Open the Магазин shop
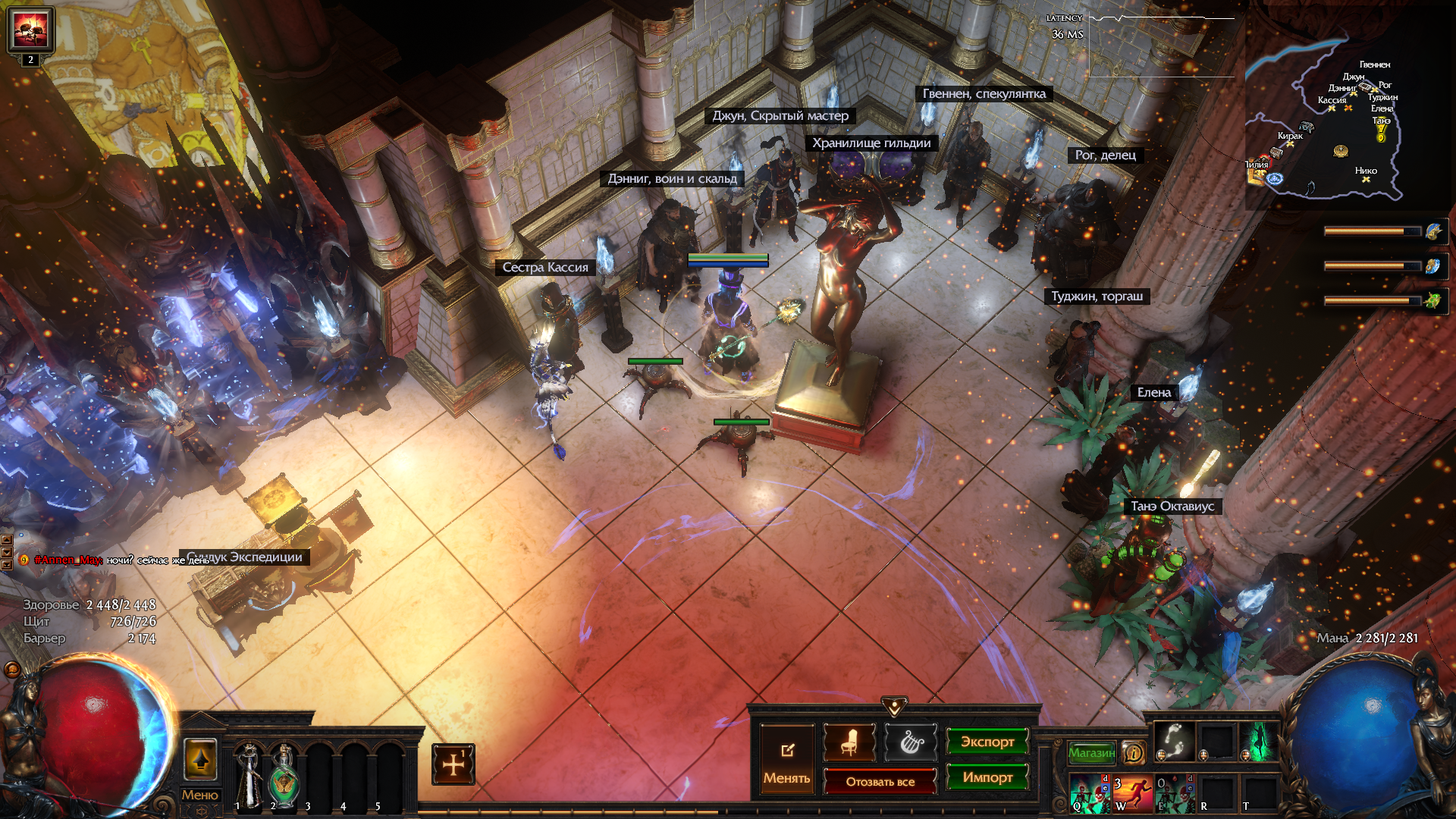 pos(1091,752)
